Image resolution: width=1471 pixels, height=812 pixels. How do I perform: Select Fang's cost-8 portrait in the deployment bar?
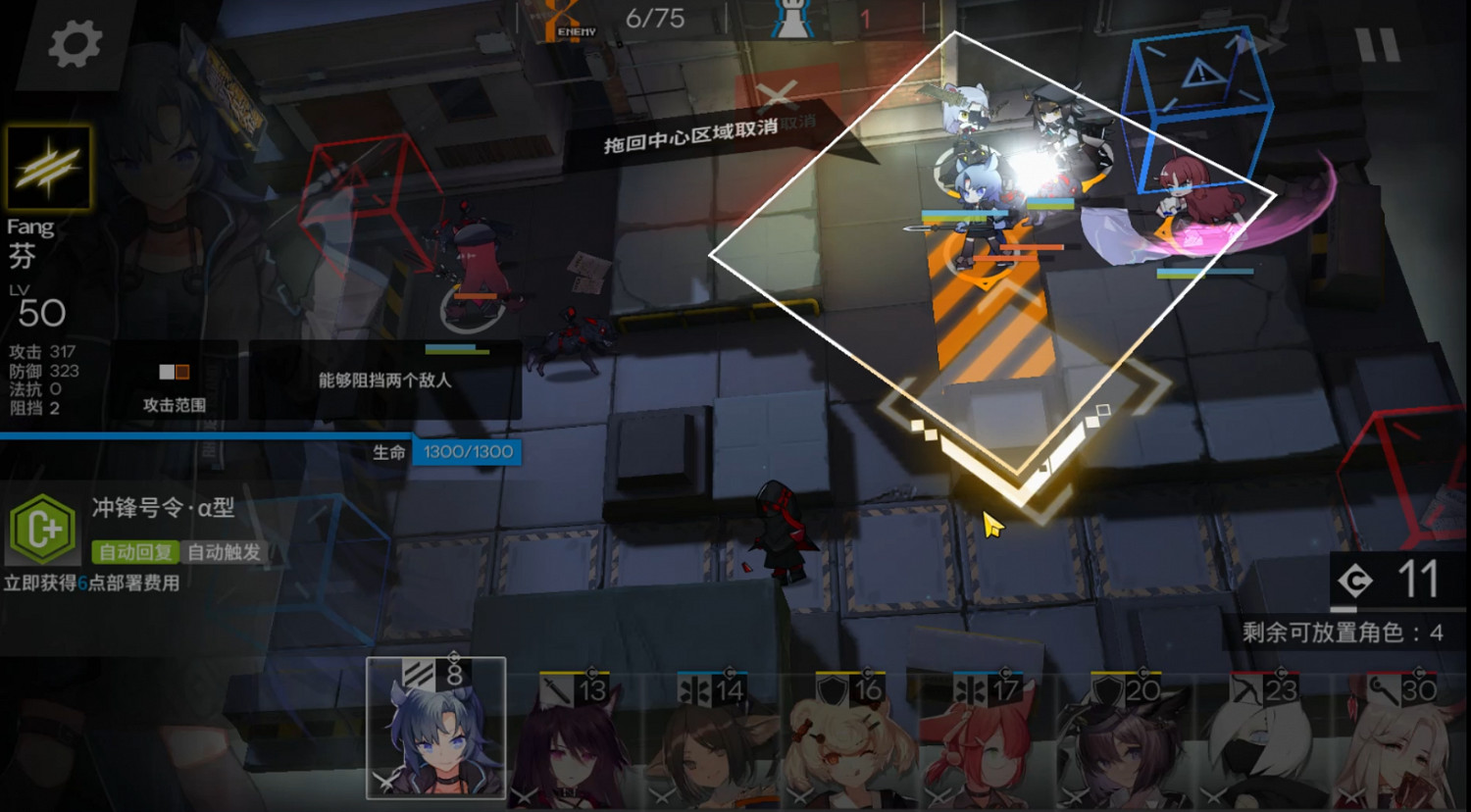435,731
